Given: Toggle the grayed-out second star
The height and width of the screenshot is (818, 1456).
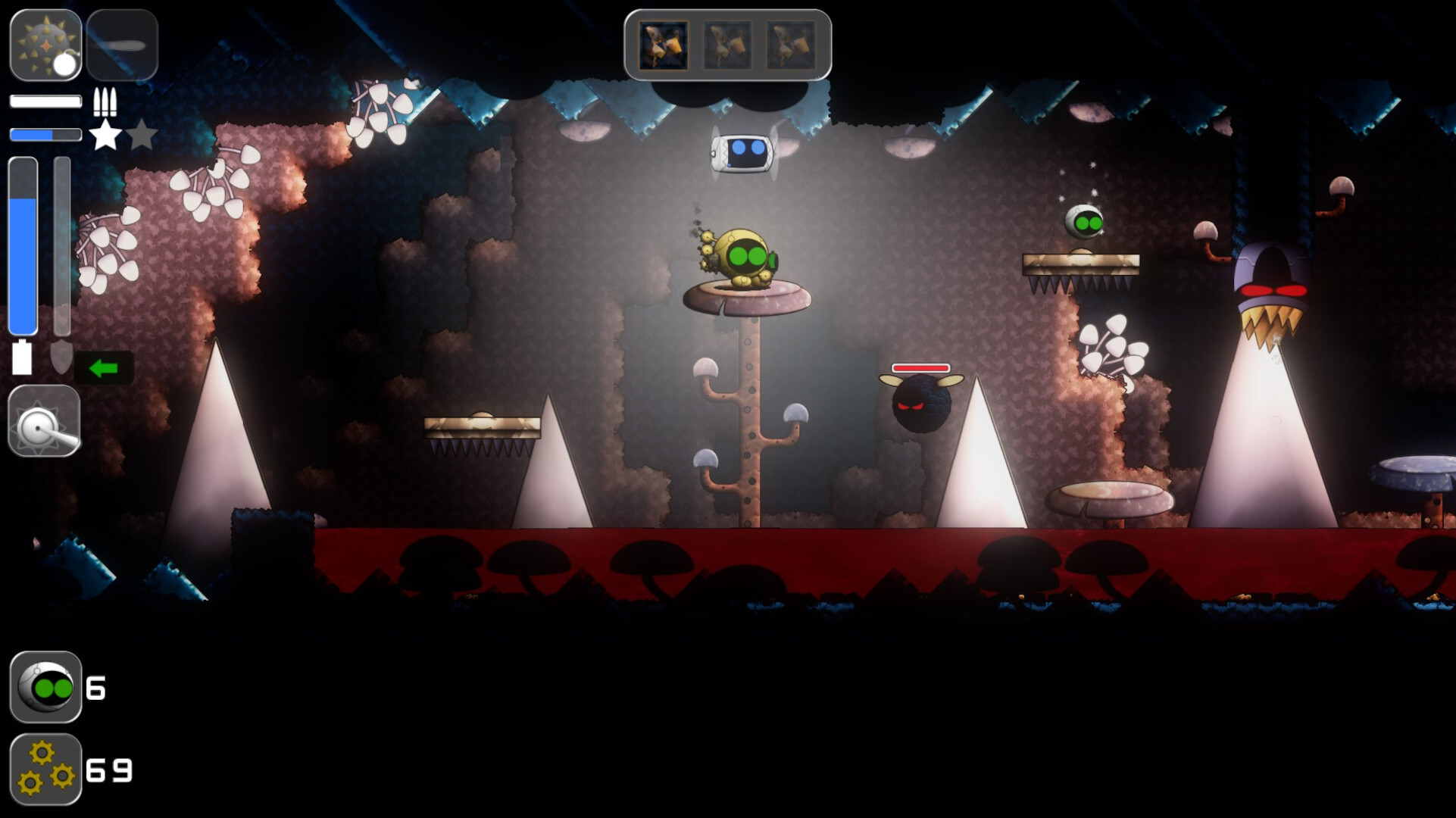Looking at the screenshot, I should tap(142, 135).
